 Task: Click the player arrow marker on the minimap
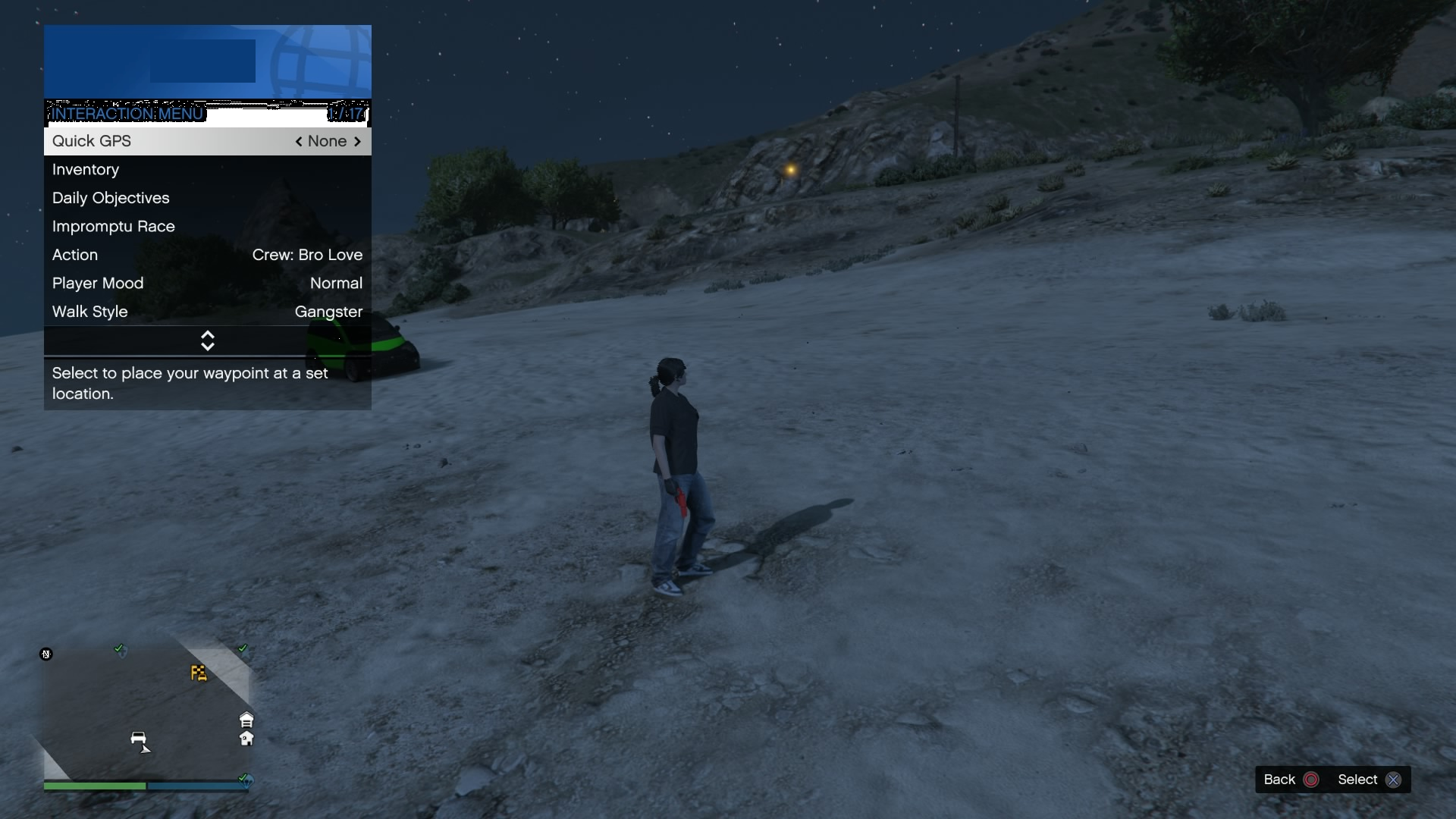coord(146,750)
